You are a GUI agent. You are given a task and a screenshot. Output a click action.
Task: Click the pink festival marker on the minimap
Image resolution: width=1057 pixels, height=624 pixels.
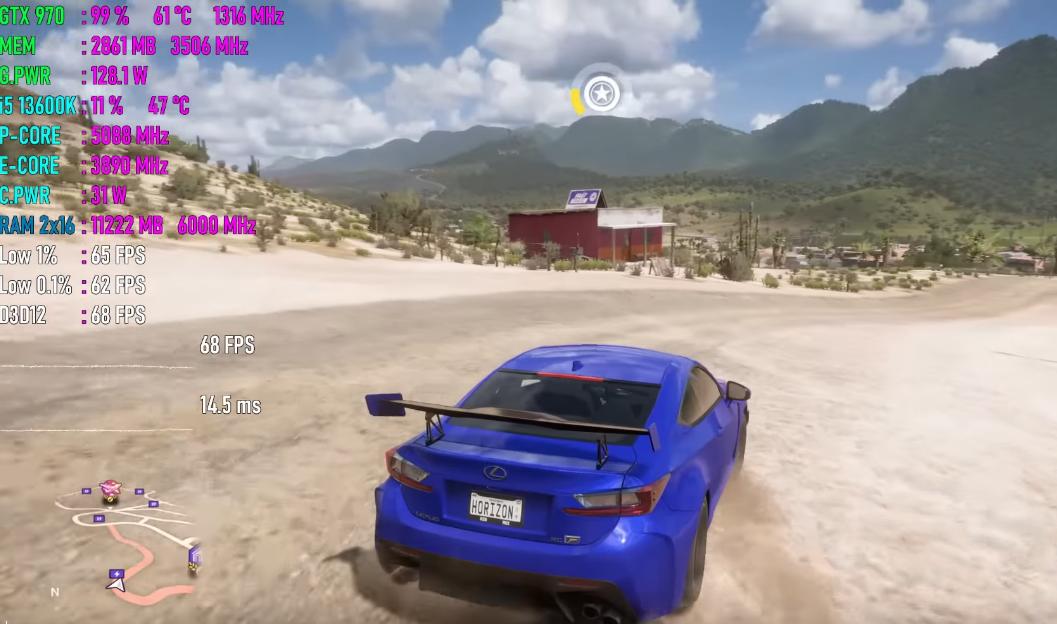(110, 489)
